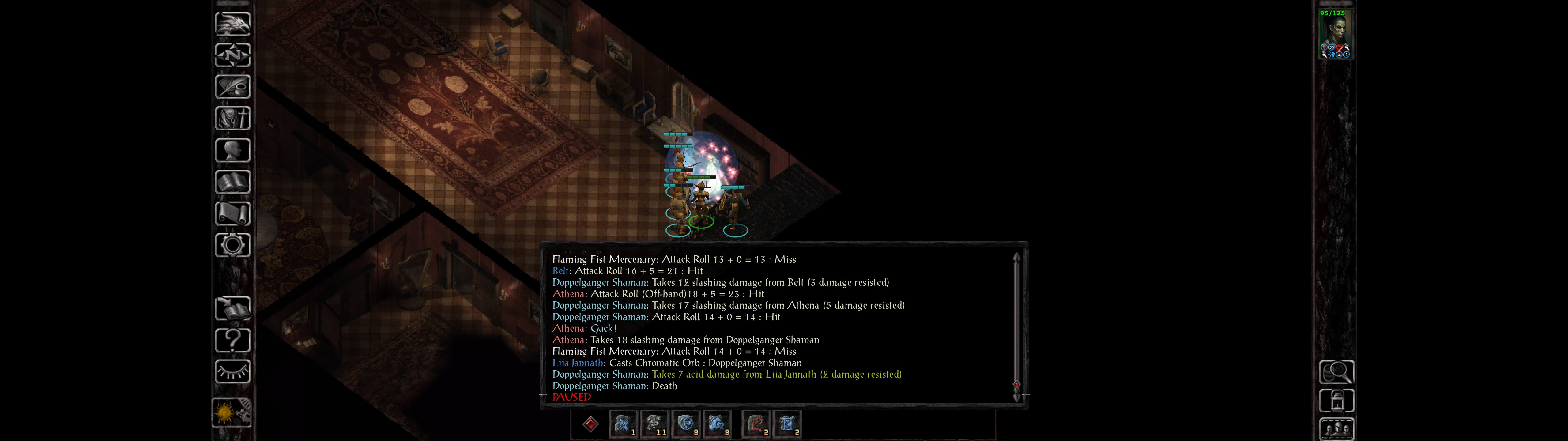Toggle the closed eye icon button

[232, 371]
